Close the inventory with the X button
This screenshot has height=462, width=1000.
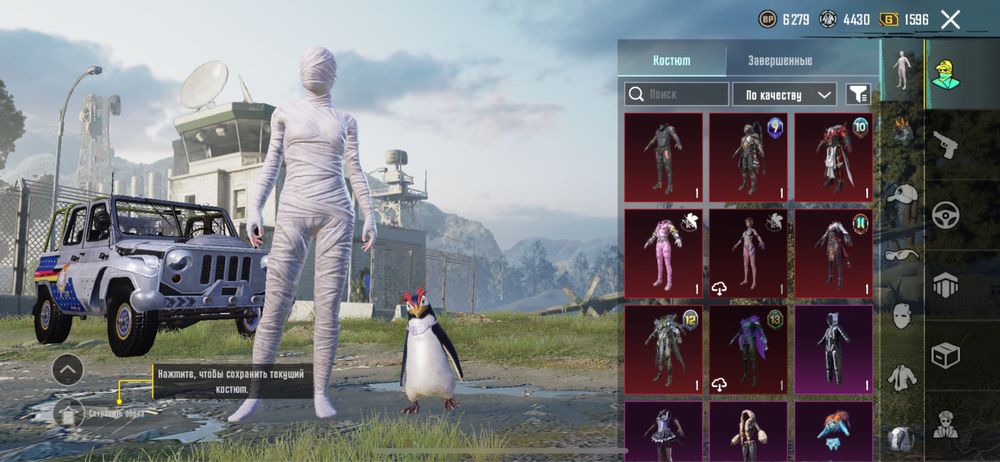[x=950, y=19]
